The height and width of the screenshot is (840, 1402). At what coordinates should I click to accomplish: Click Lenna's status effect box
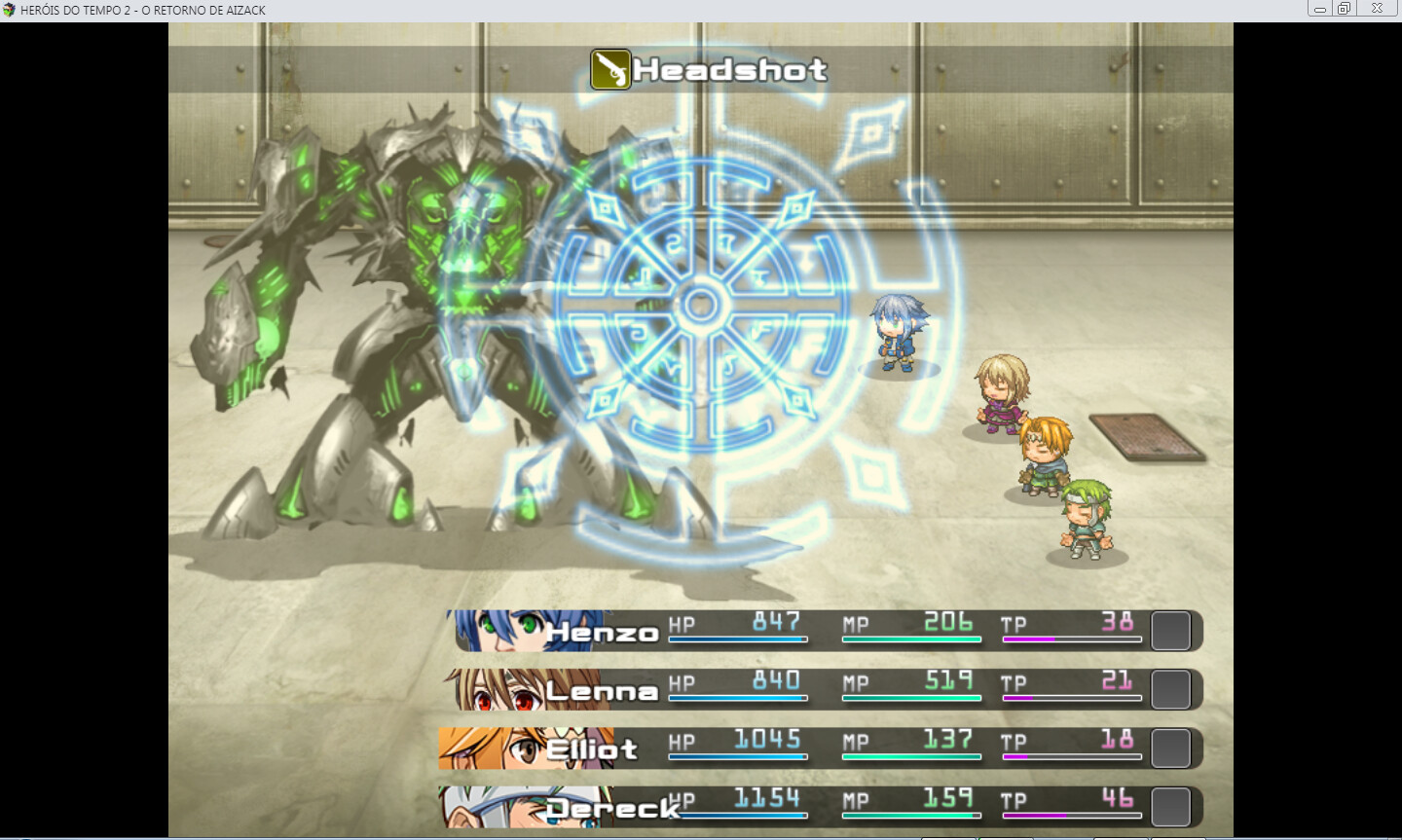pyautogui.click(x=1171, y=689)
